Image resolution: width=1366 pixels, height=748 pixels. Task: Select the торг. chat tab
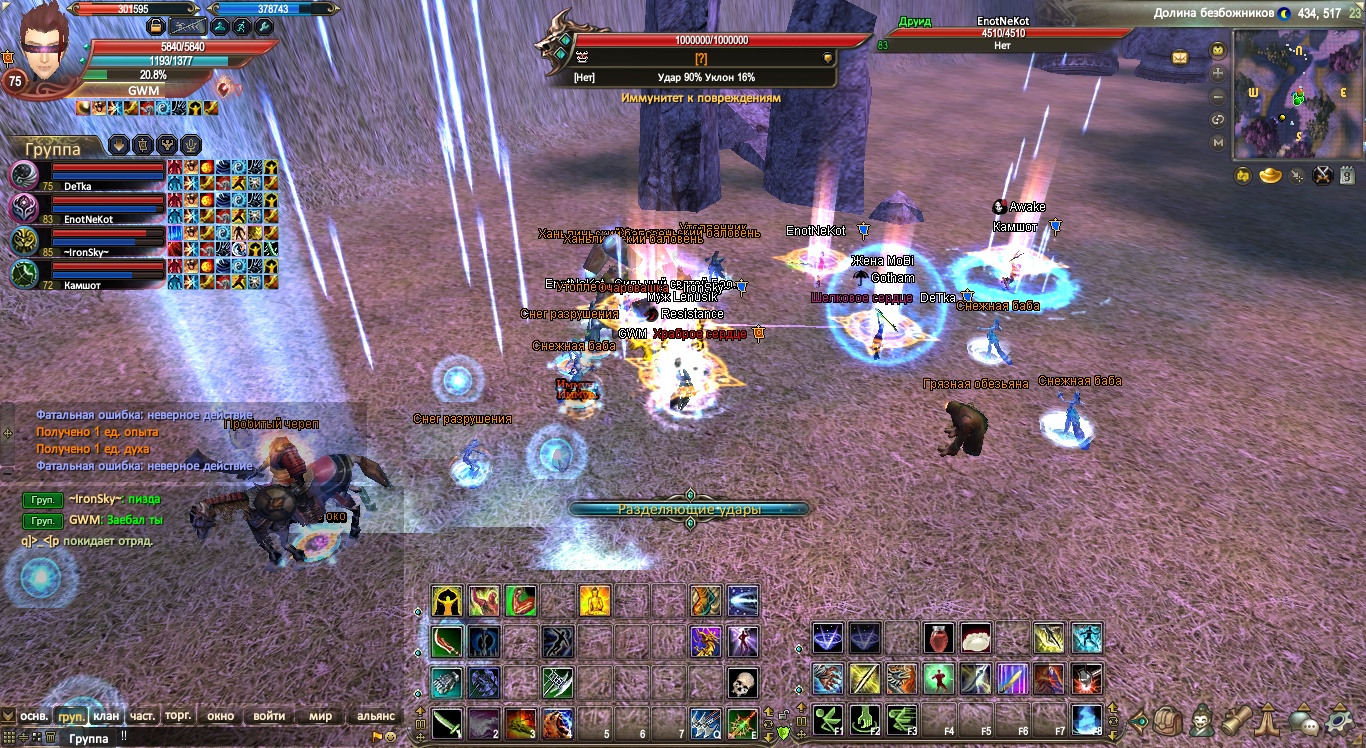pyautogui.click(x=178, y=716)
